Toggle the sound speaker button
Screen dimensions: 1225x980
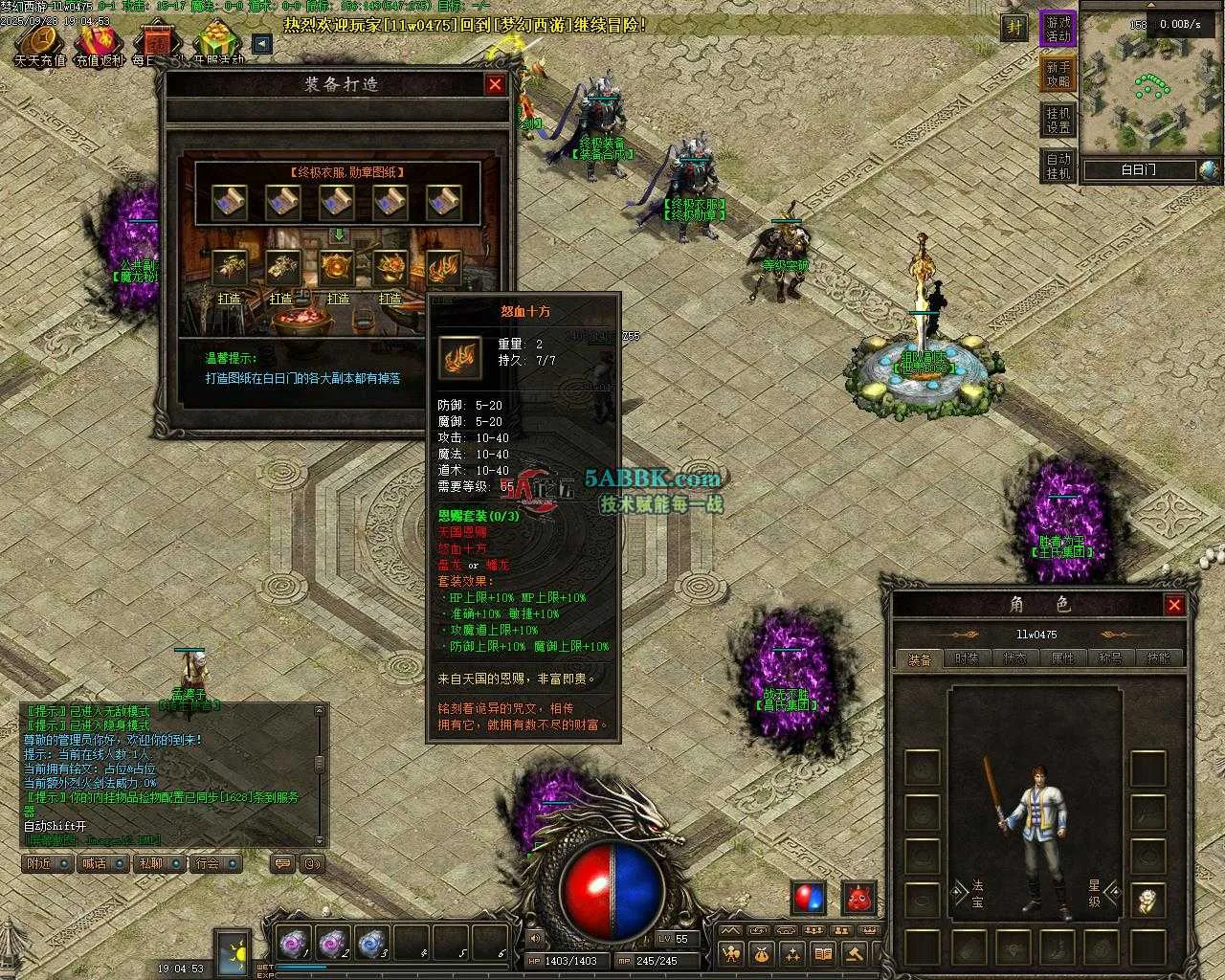coord(534,939)
